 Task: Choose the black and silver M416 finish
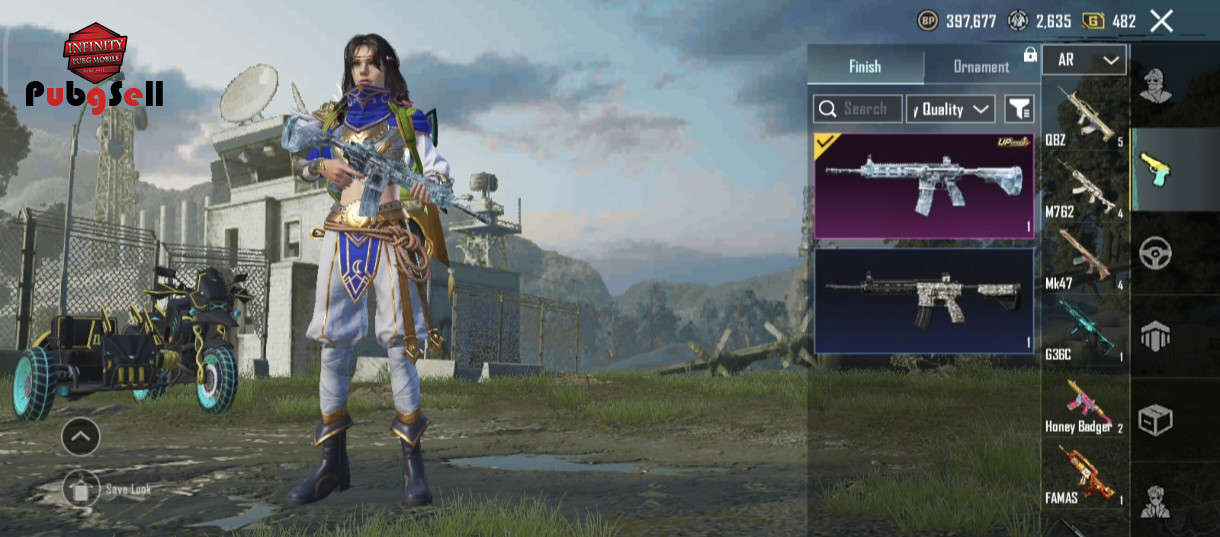(923, 300)
